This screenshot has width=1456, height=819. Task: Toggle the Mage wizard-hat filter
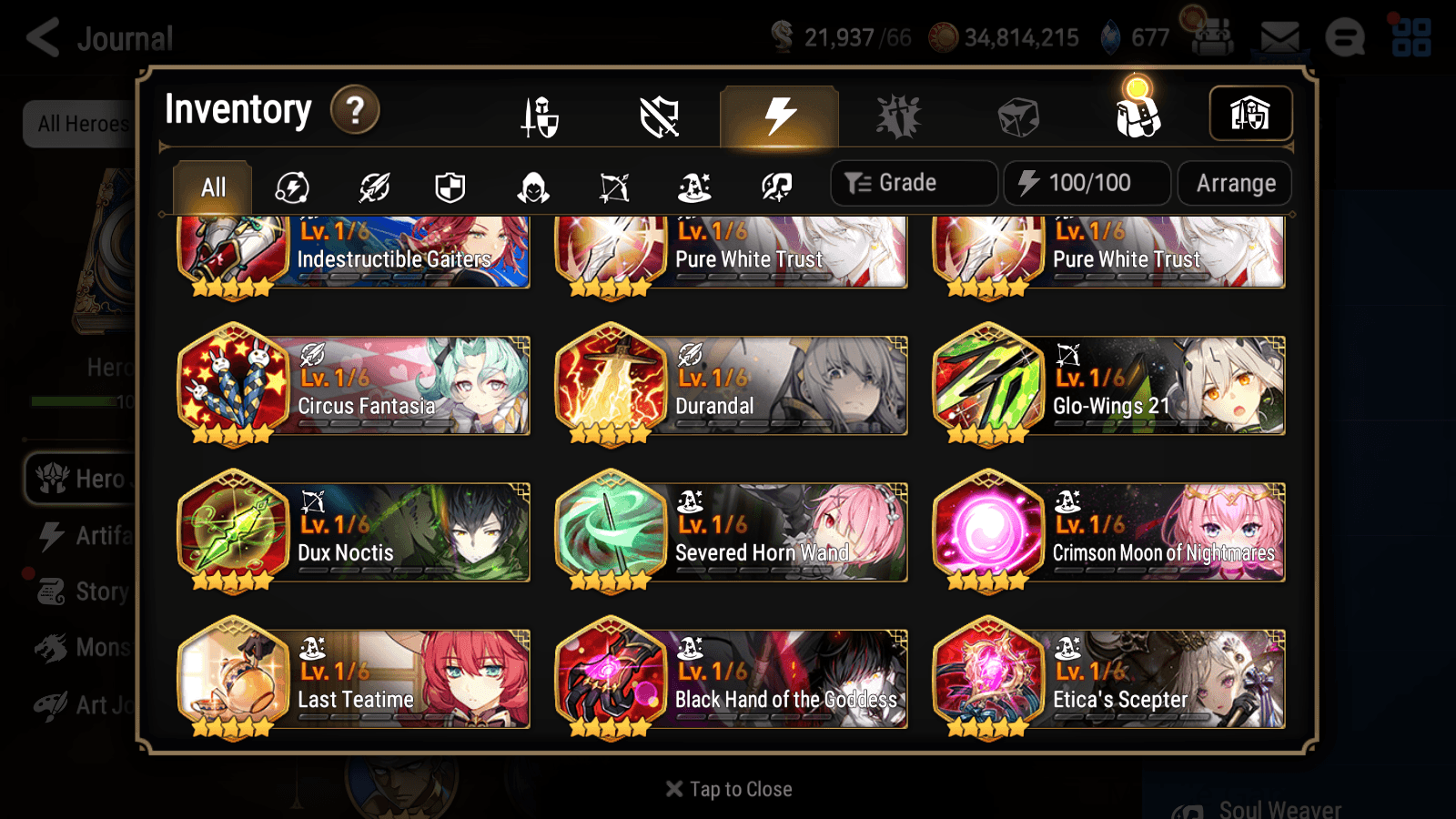click(696, 187)
